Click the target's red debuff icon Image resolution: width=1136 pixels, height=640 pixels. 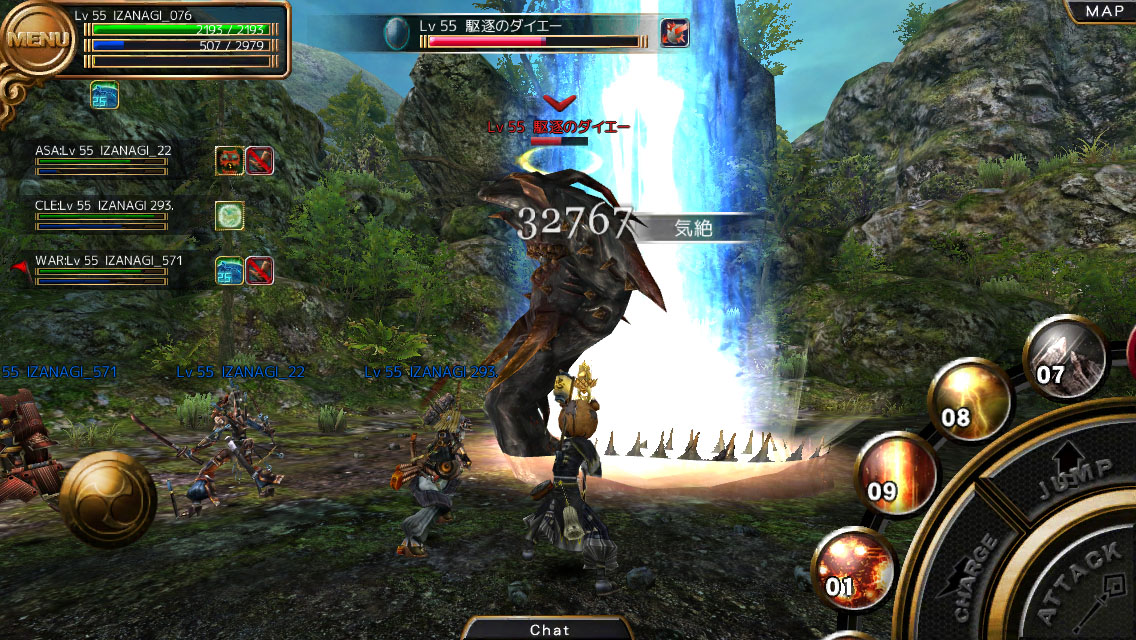tap(674, 33)
